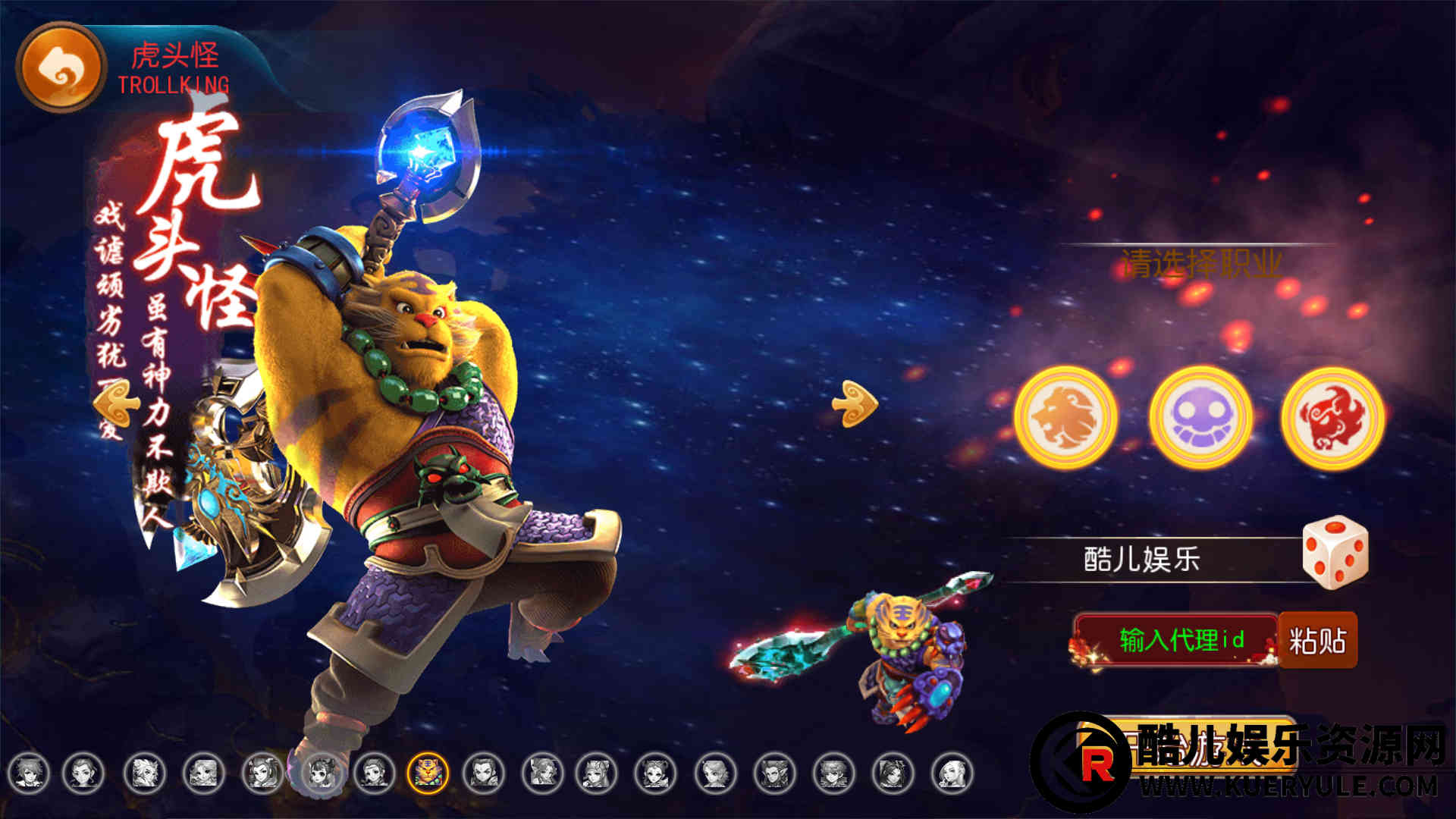Choose the purple mask class icon
Image resolution: width=1456 pixels, height=819 pixels.
point(1200,418)
